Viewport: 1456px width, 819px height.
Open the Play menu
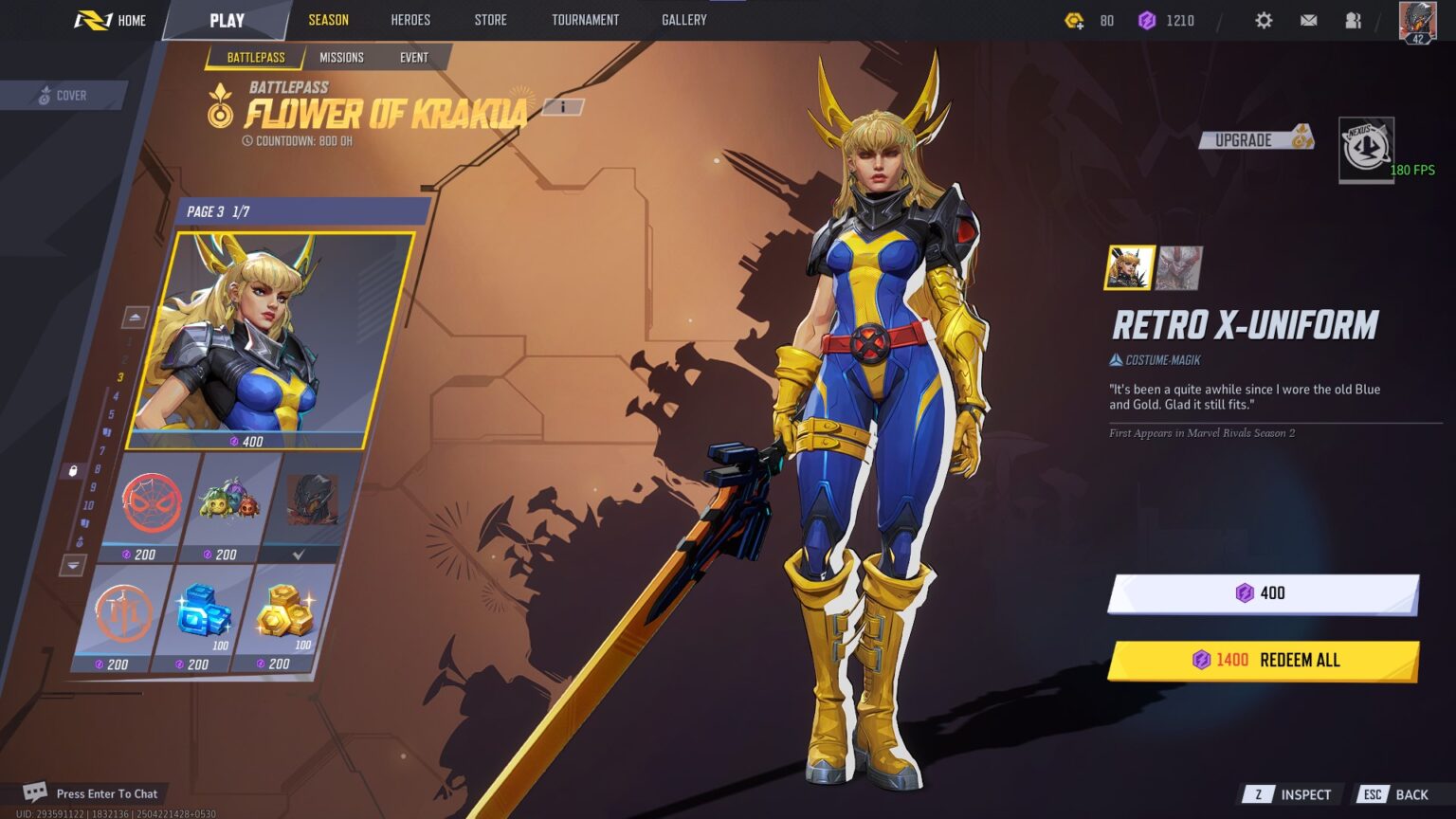click(227, 20)
